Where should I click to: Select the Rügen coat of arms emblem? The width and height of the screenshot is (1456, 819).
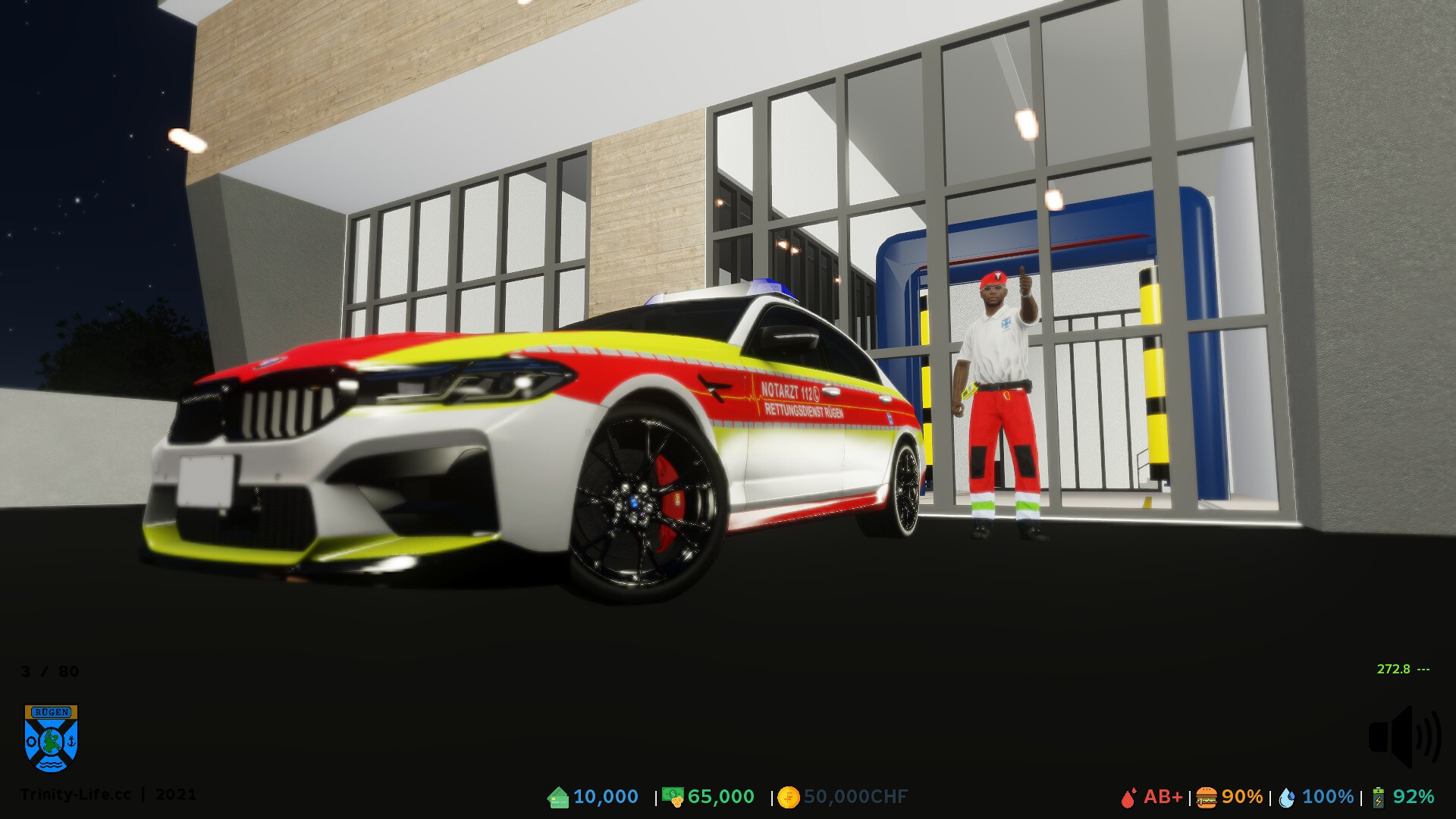(x=52, y=738)
